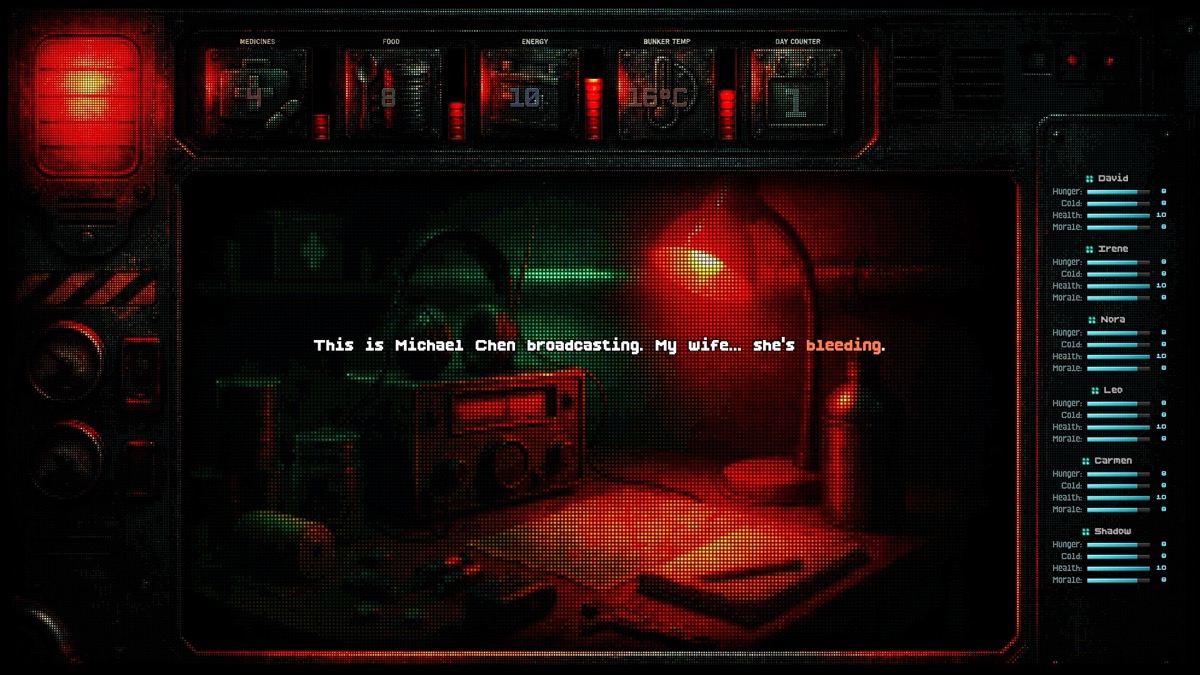Select the Bunker Temp thermometer panel
This screenshot has width=1200, height=675.
tap(665, 93)
